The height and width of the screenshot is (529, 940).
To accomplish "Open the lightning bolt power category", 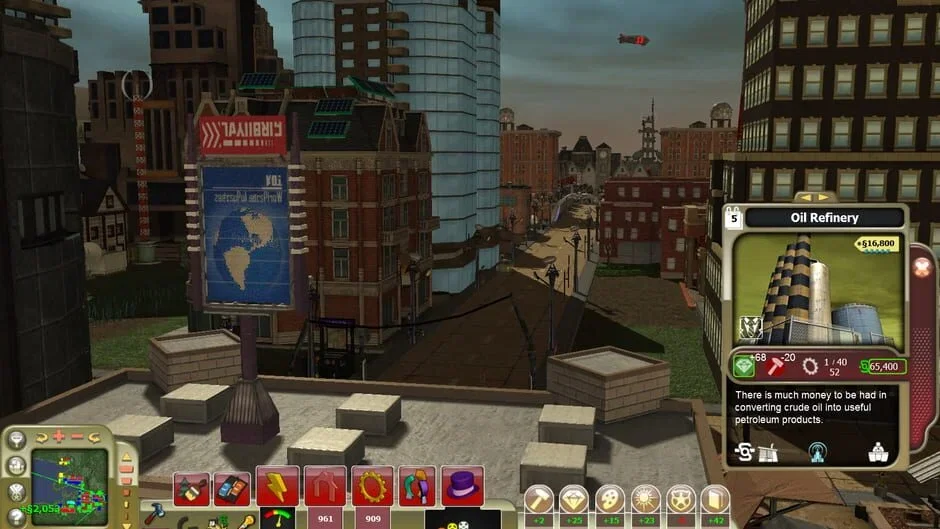I will tap(277, 487).
